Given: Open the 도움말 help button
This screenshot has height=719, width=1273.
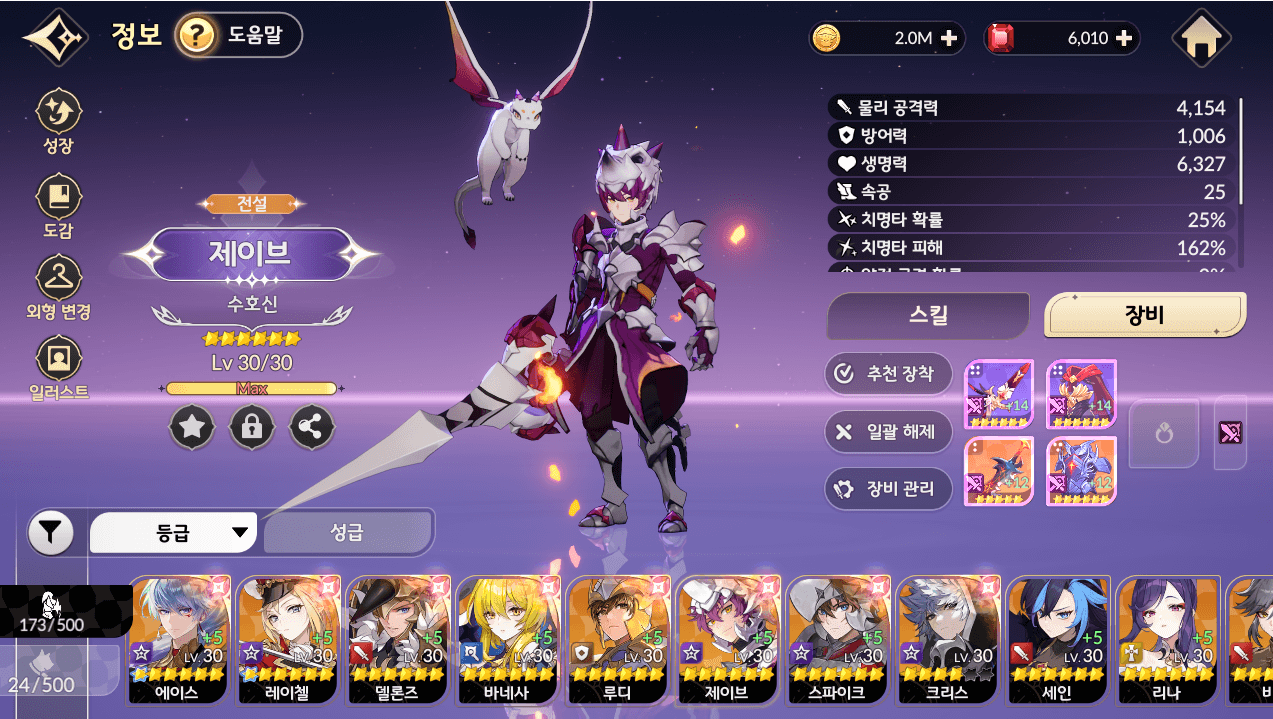Looking at the screenshot, I should pyautogui.click(x=238, y=37).
